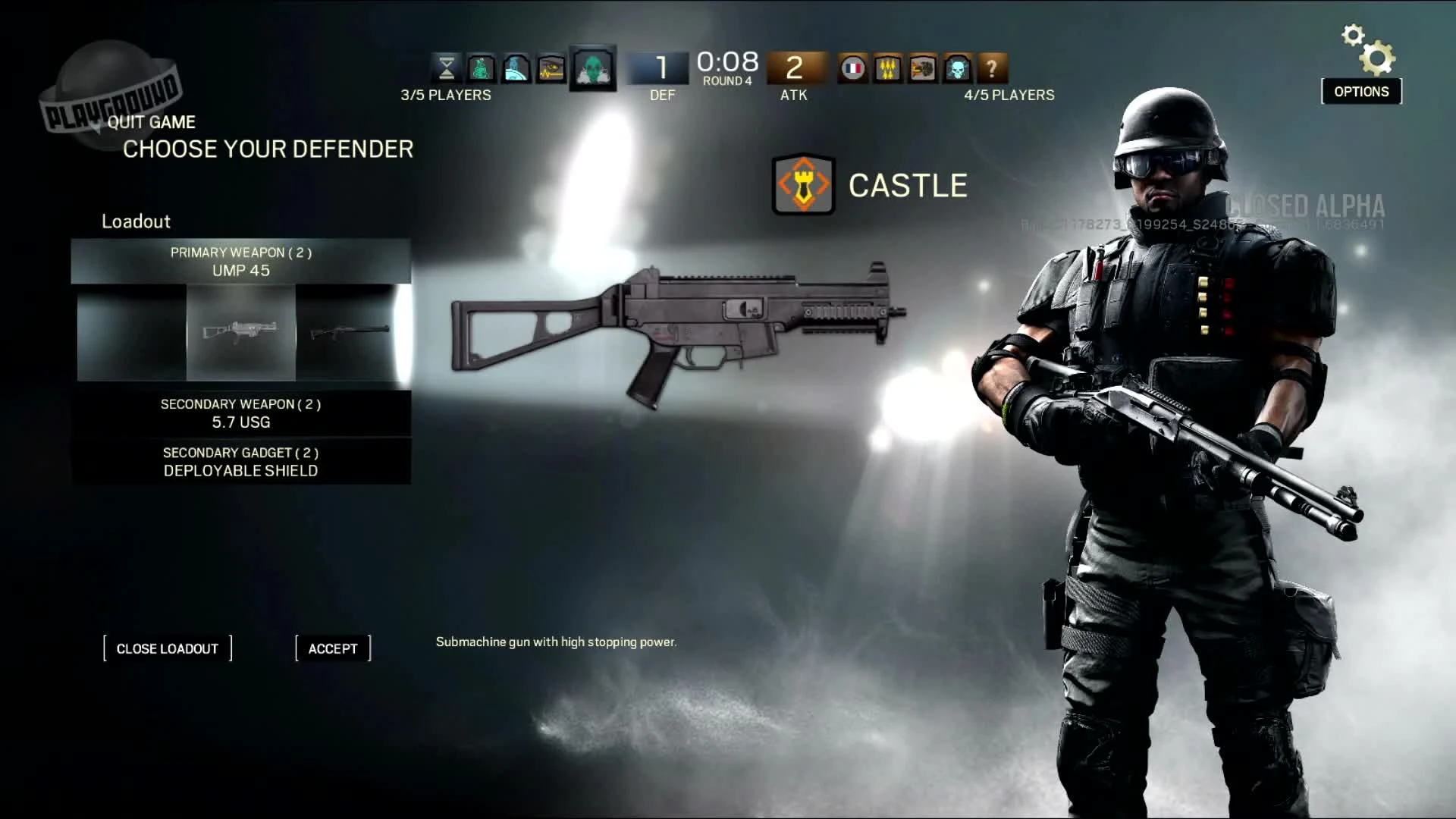
Task: Expand the Secondary Weapon 5.7 USG section
Action: [x=240, y=414]
